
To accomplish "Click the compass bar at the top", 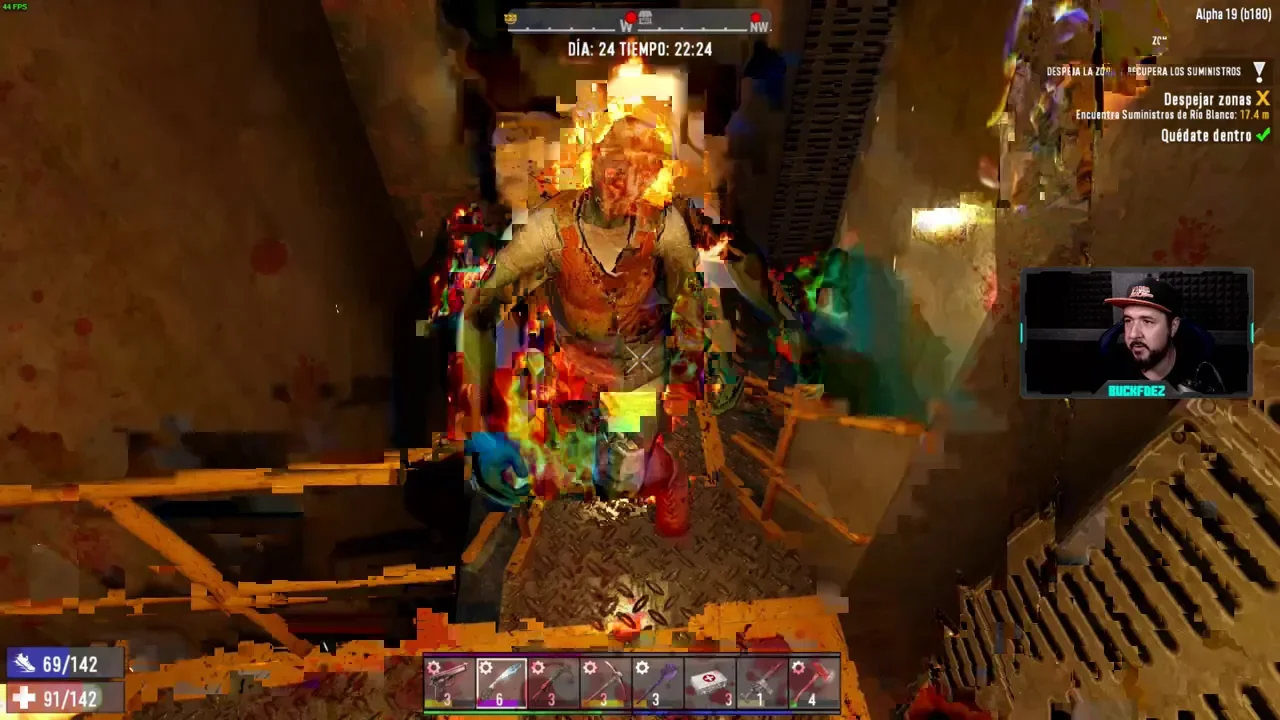I will (x=639, y=21).
